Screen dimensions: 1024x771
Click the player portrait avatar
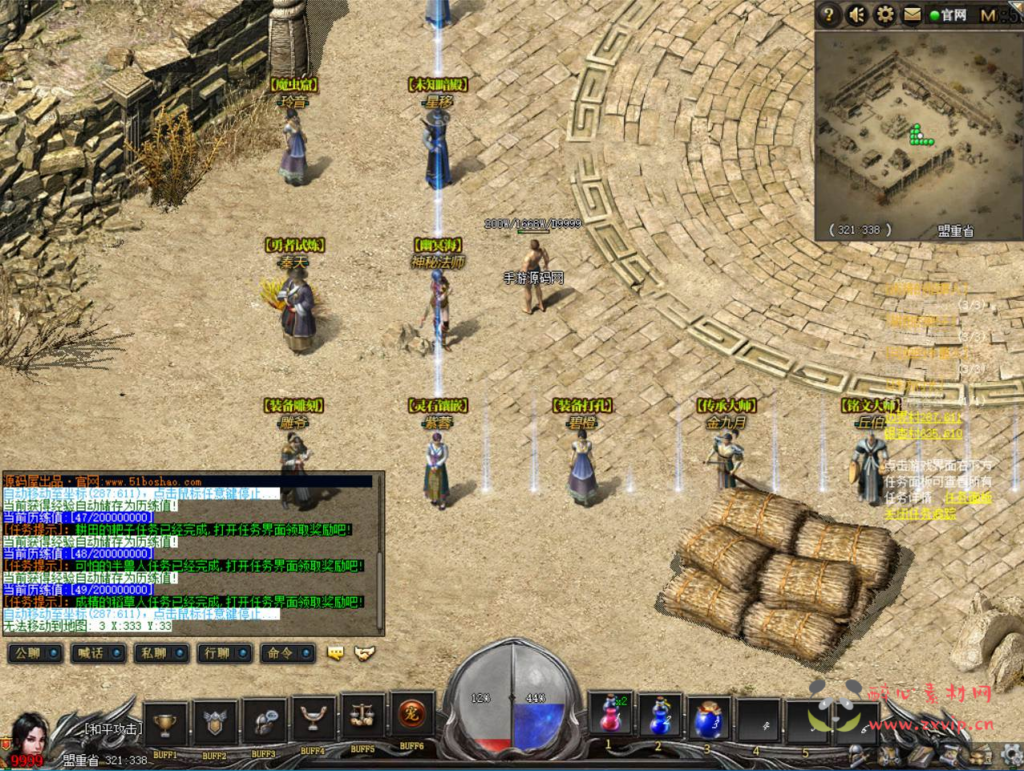click(30, 735)
